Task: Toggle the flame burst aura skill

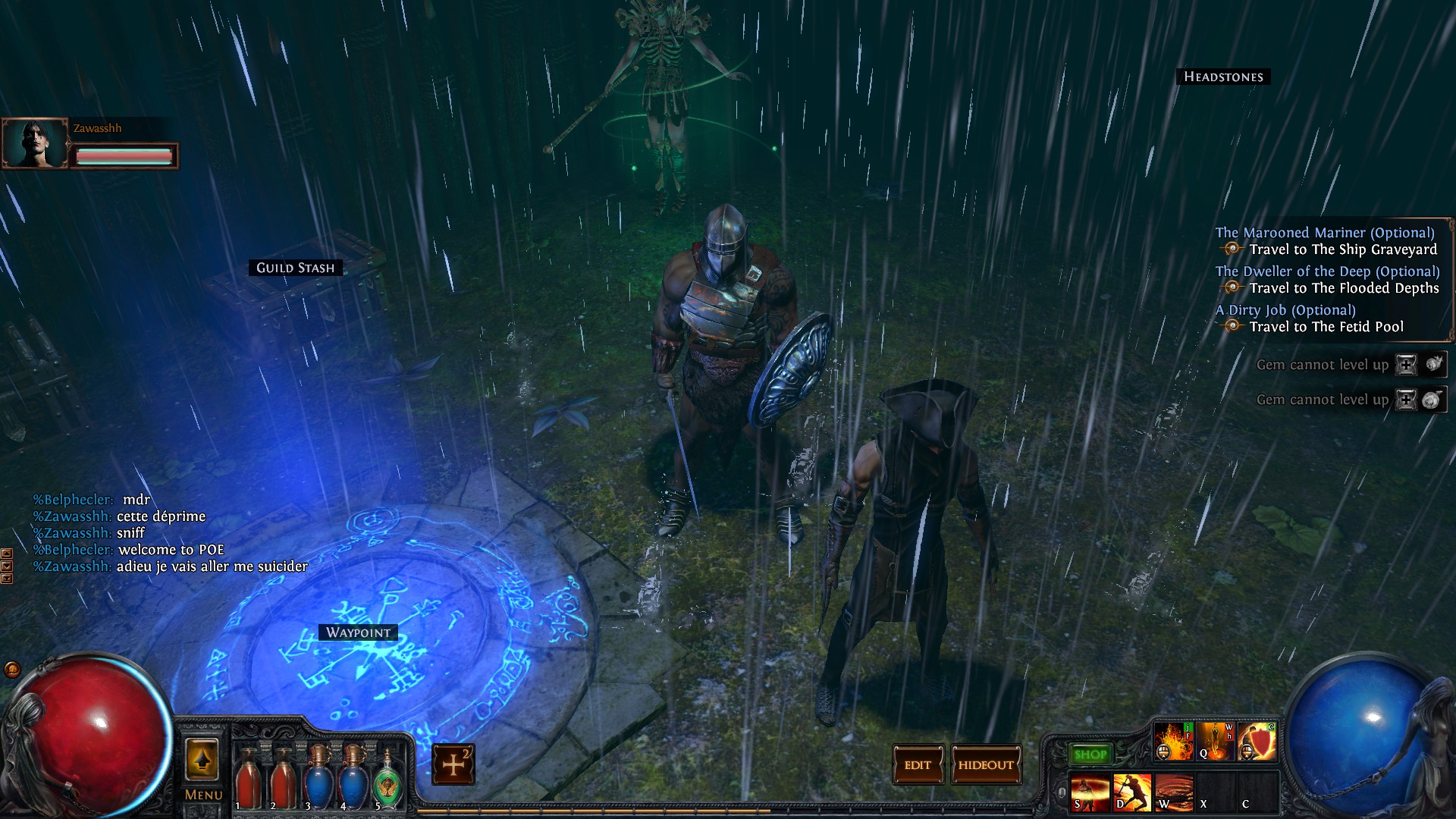Action: click(x=1173, y=742)
